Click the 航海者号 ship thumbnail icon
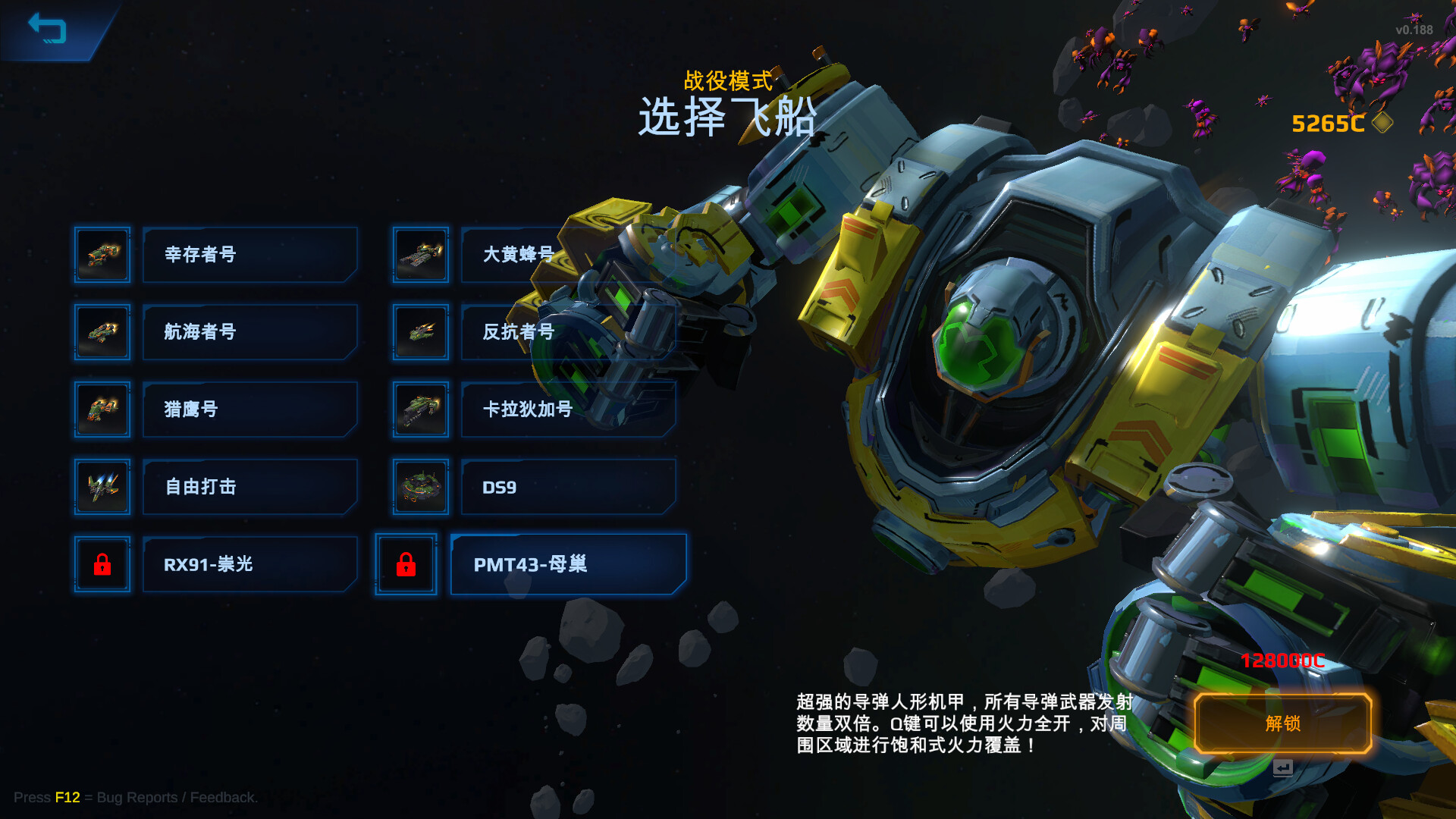The height and width of the screenshot is (819, 1456). [x=102, y=332]
